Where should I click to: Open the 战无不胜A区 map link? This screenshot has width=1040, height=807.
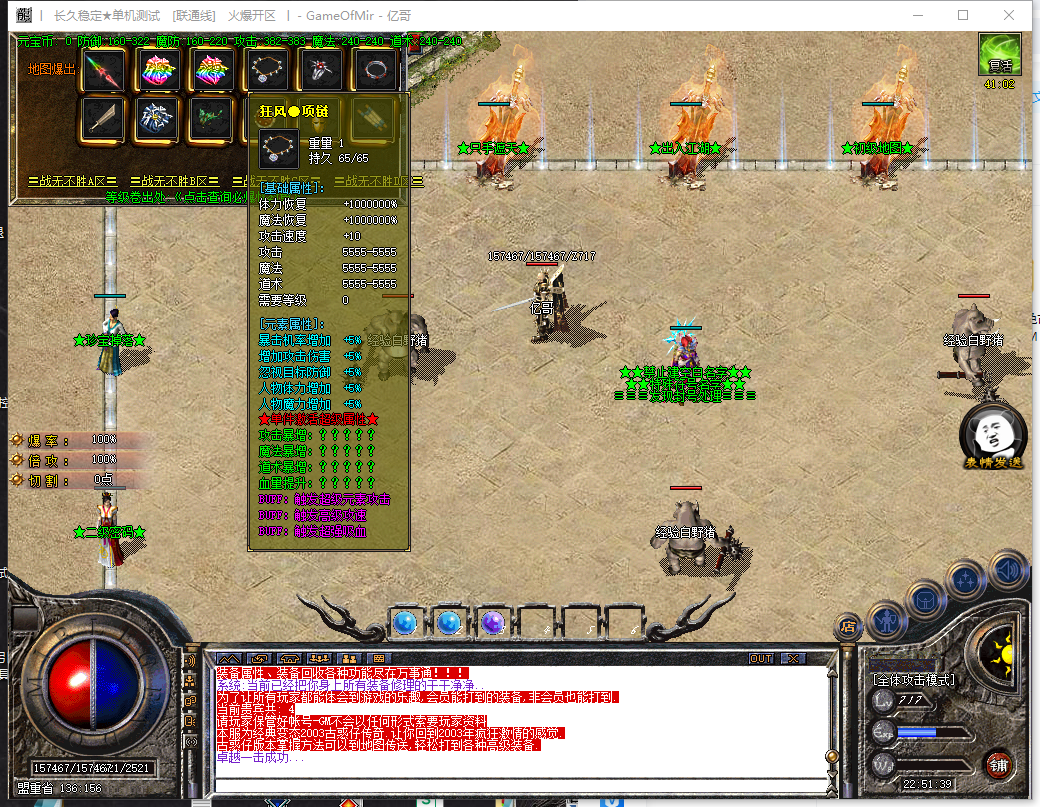68,181
